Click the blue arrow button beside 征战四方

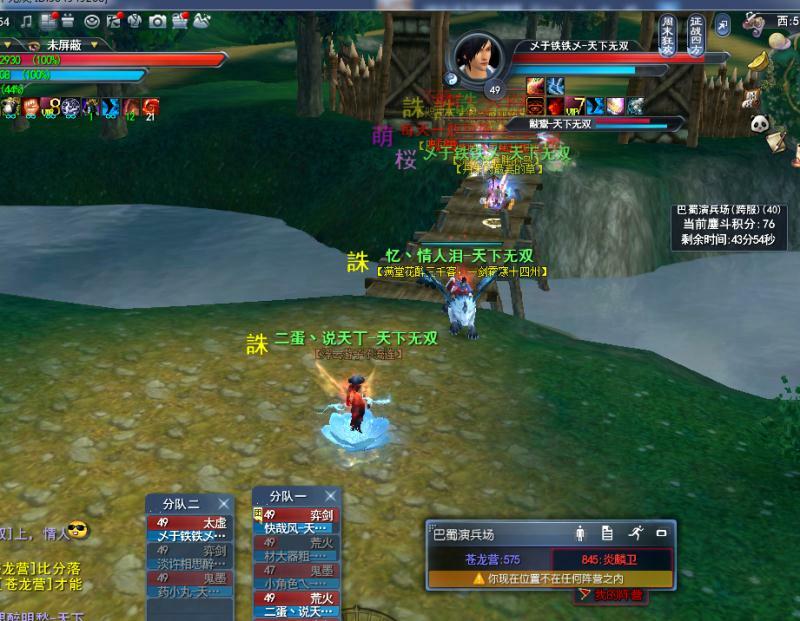722,24
